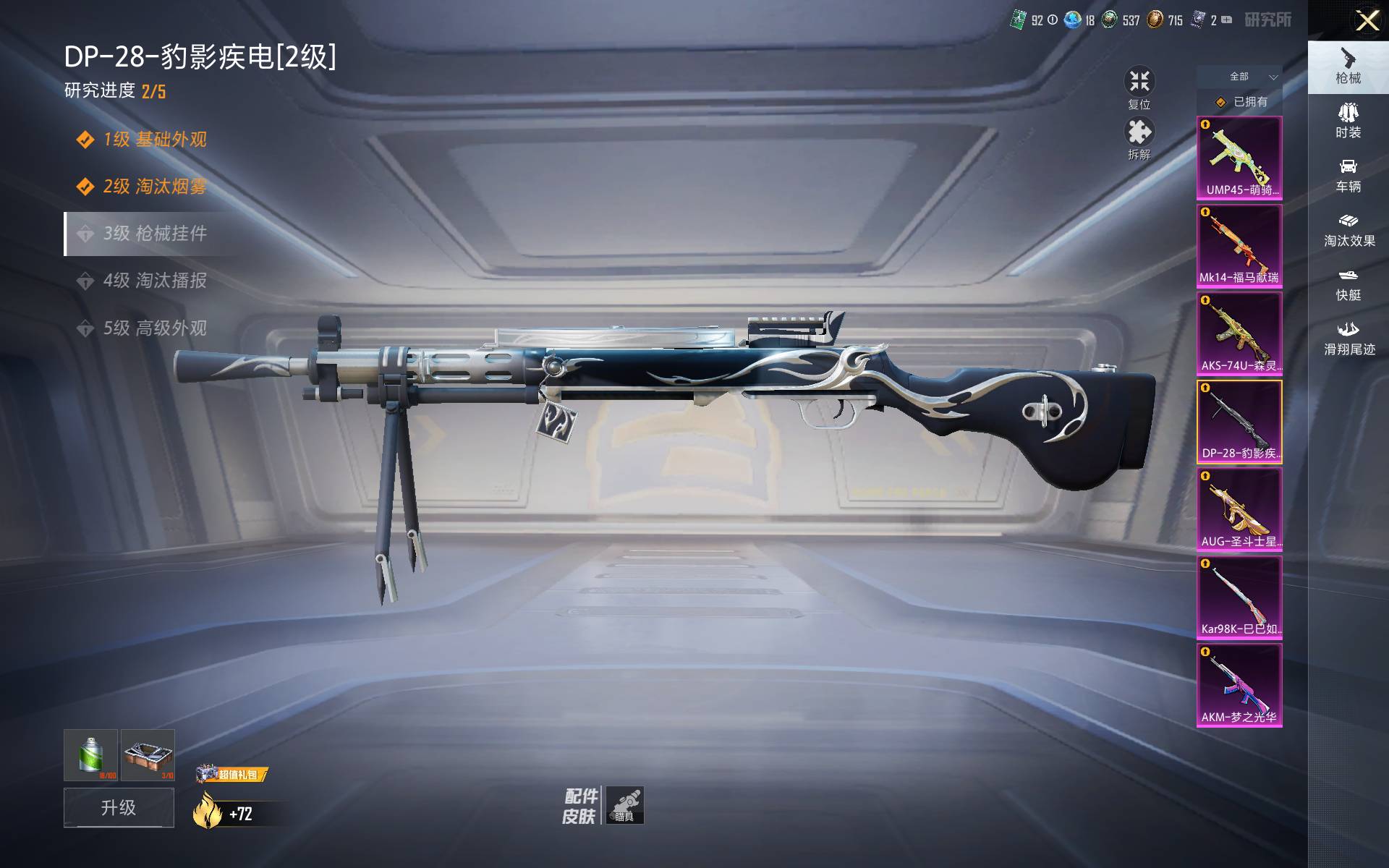This screenshot has width=1389, height=868.
Task: Open the 全部 filter dropdown
Action: [1240, 77]
